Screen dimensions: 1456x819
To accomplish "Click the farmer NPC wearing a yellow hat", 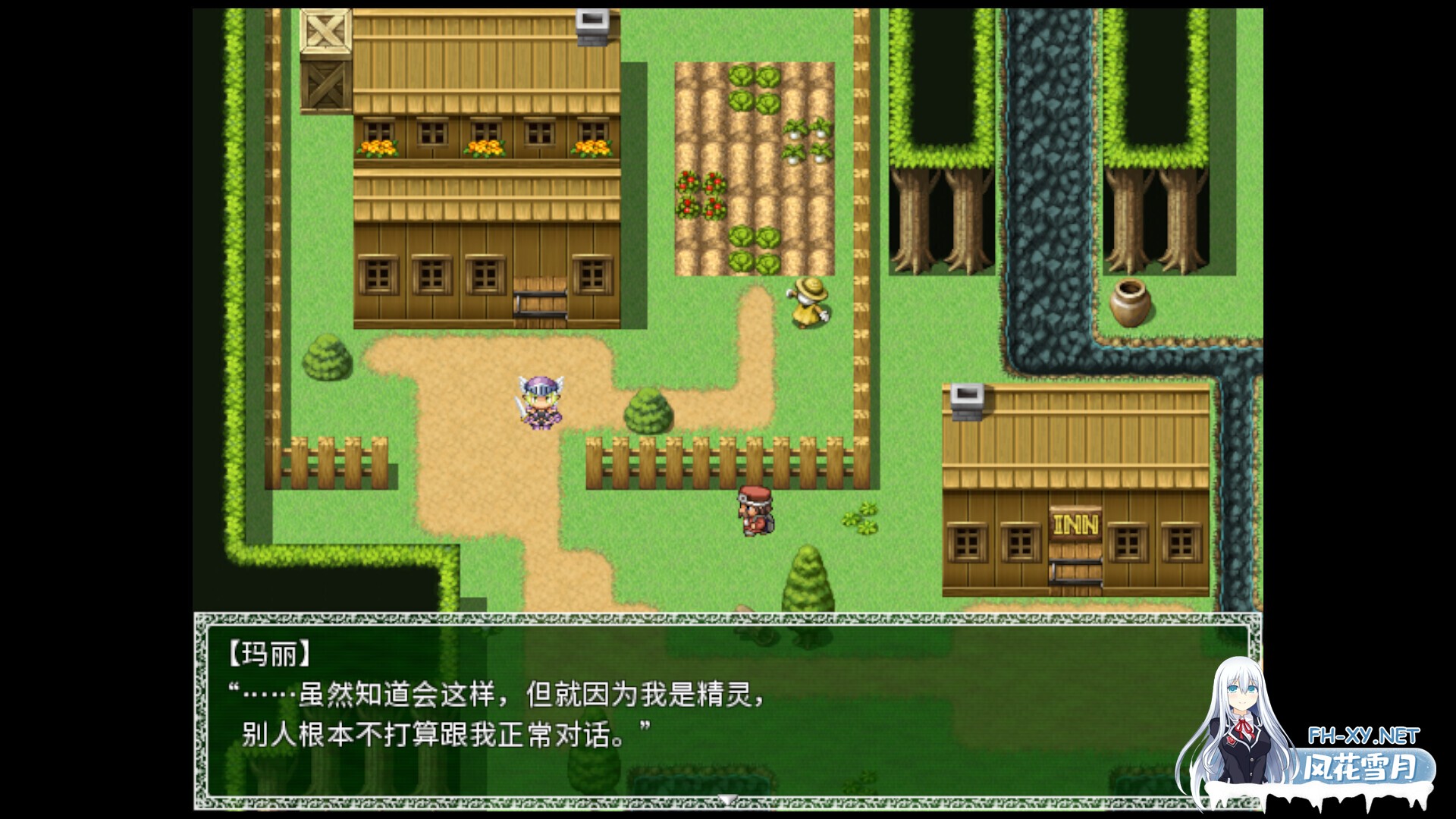I will tap(810, 303).
